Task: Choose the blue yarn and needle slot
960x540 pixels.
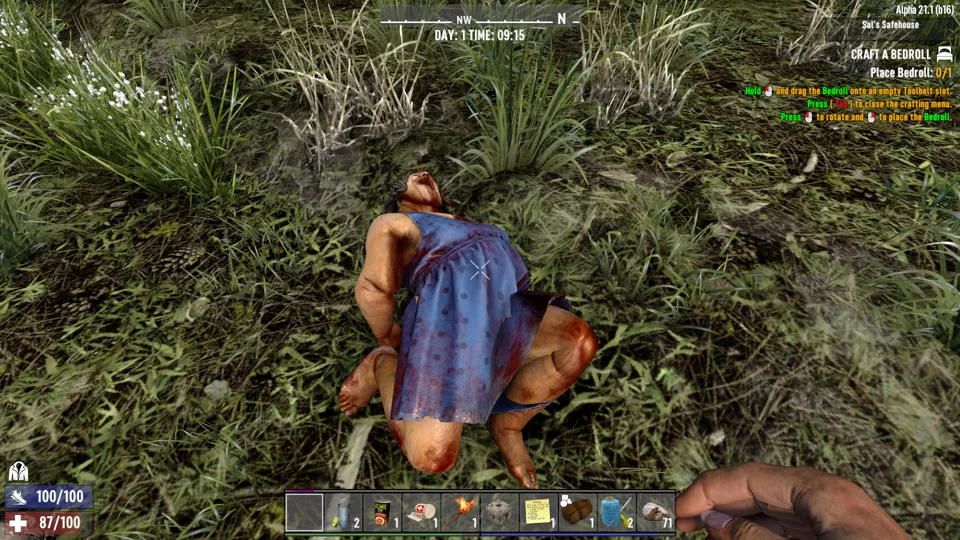Action: pos(616,512)
